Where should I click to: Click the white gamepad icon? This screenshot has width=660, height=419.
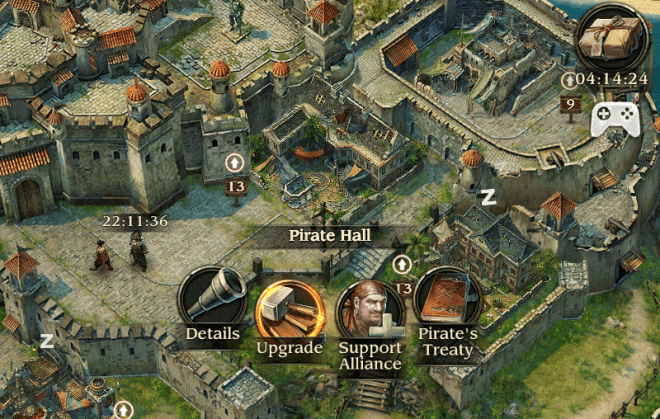tap(617, 121)
